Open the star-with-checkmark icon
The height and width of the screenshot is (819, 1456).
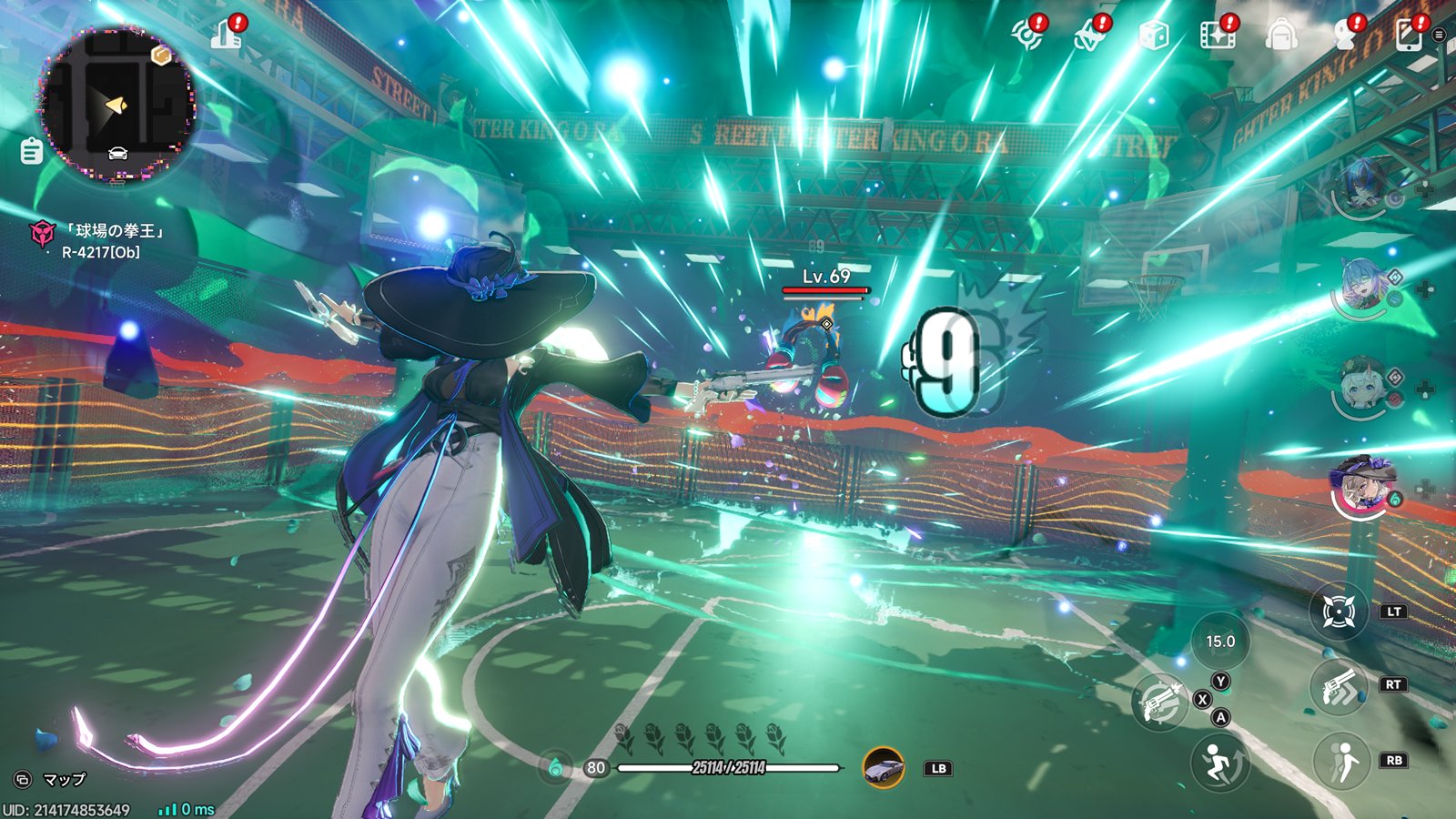point(1089,36)
